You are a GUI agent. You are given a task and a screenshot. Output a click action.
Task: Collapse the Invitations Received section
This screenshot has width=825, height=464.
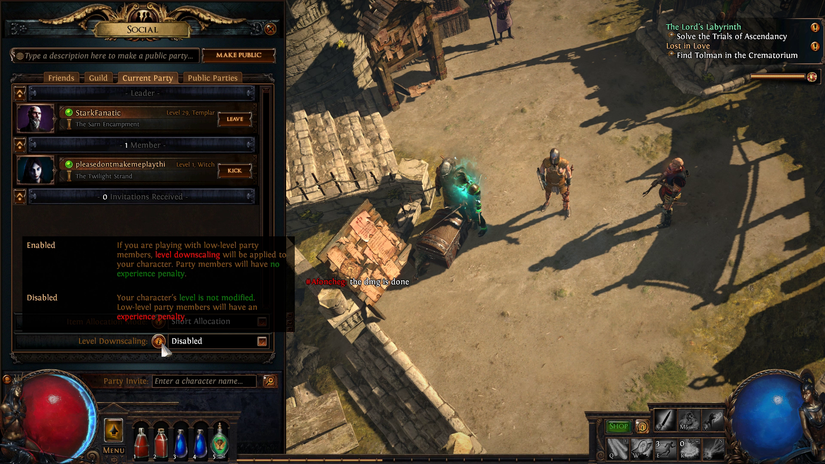20,197
